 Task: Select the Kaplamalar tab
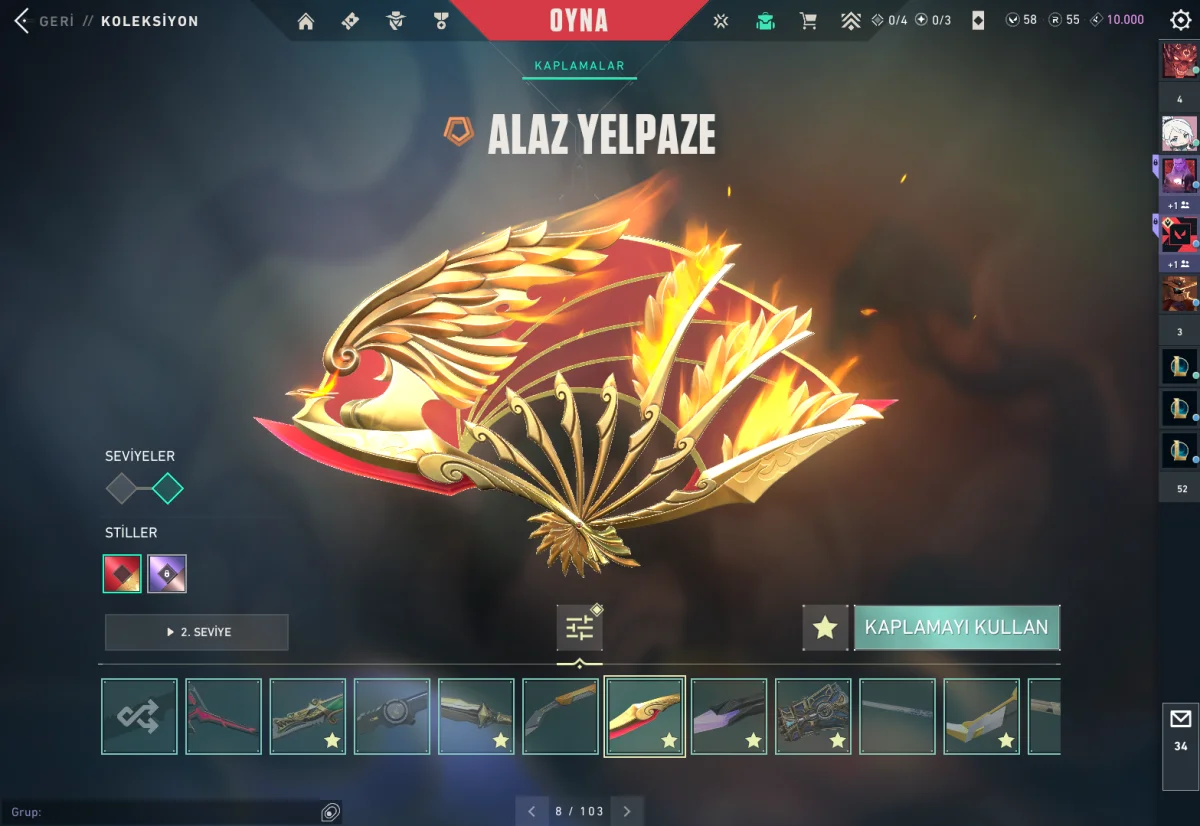tap(579, 66)
